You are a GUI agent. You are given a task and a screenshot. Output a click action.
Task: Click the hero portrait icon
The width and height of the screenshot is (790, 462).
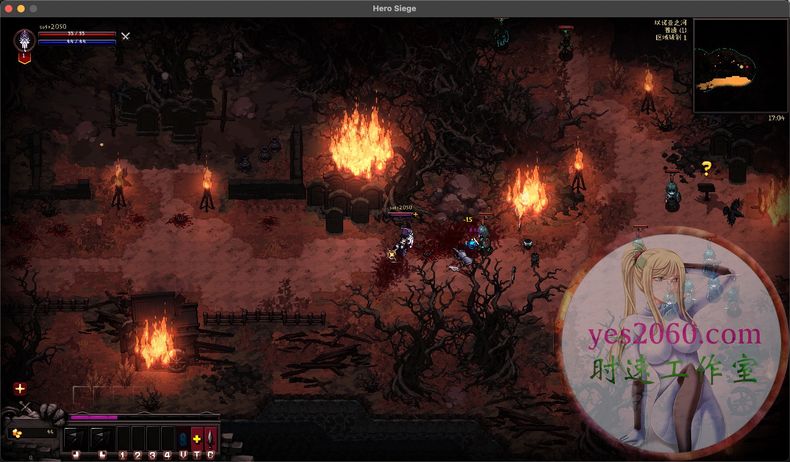(x=25, y=42)
